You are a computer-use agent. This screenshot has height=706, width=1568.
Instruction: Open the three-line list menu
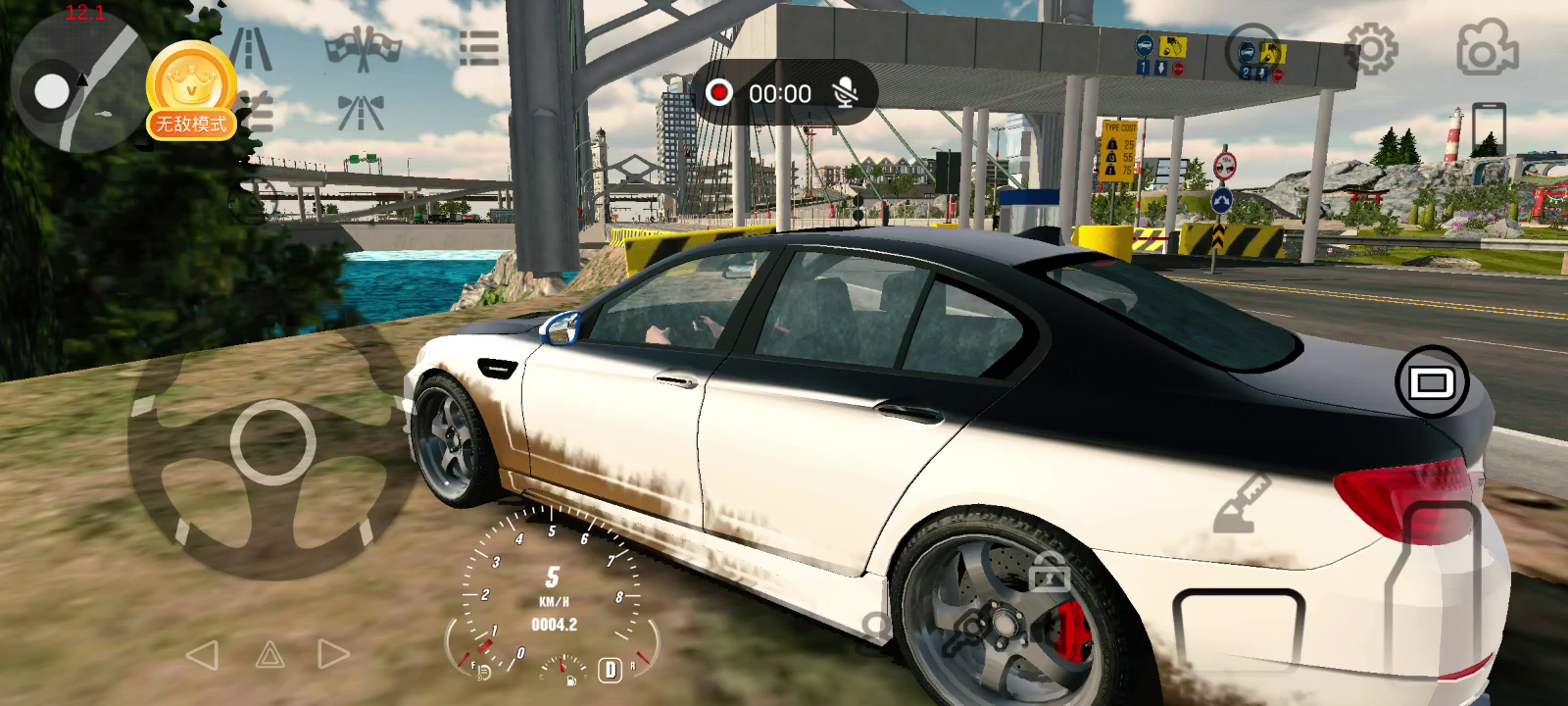click(478, 48)
